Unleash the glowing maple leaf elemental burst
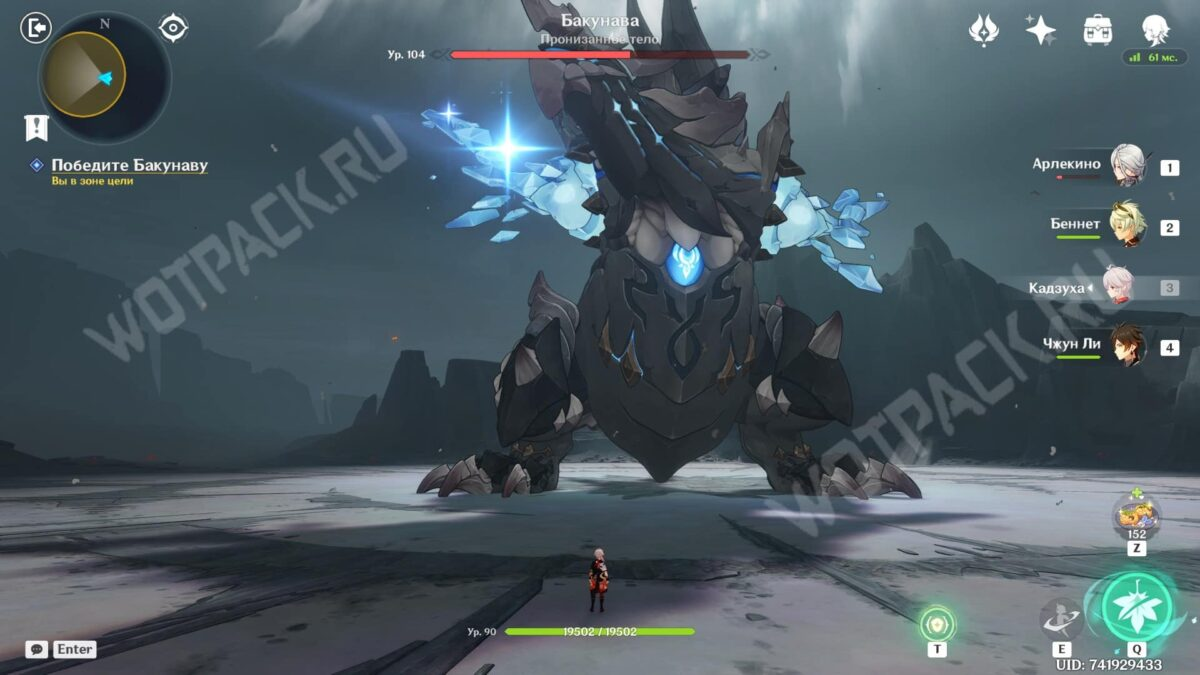Viewport: 1200px width, 675px height. tap(1137, 606)
